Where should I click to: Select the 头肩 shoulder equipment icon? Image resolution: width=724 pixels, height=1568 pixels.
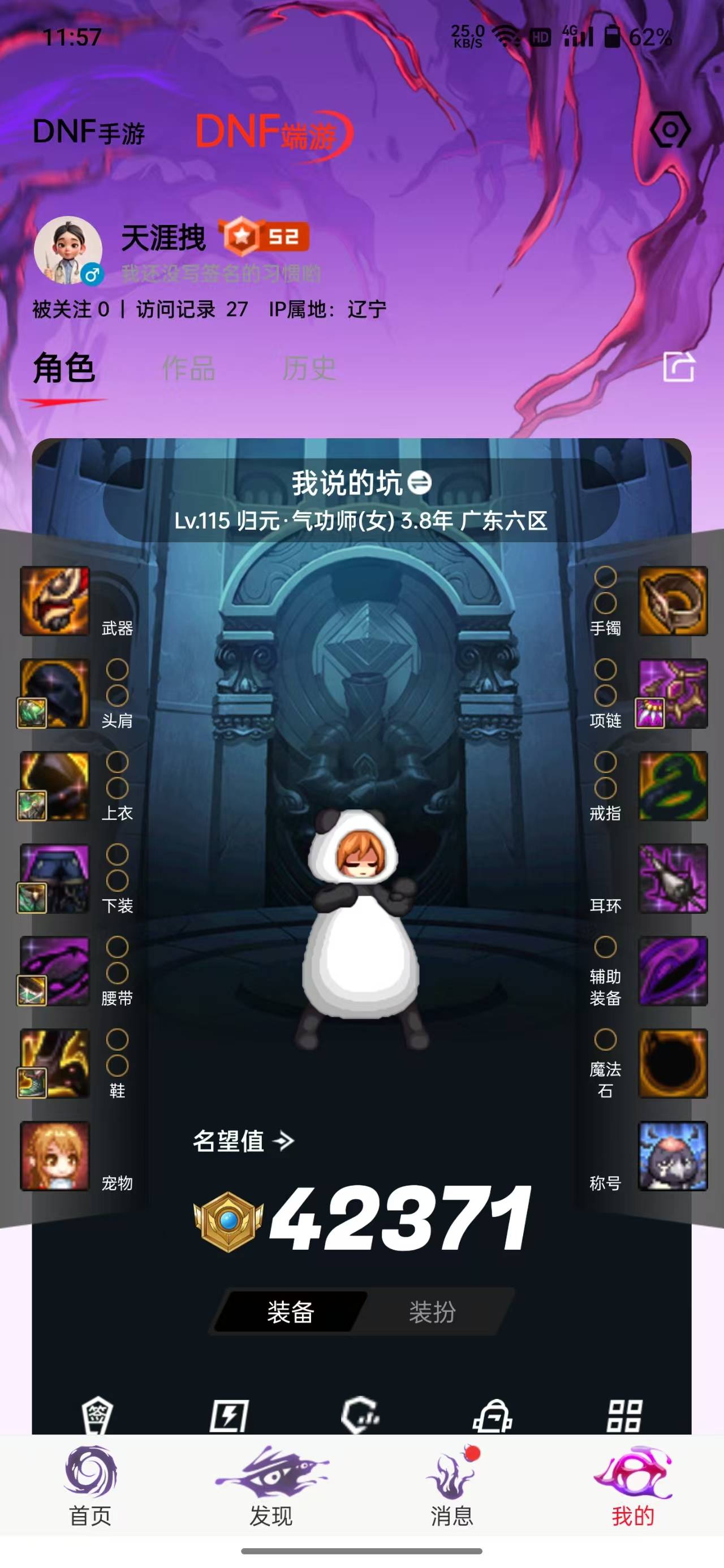click(54, 694)
